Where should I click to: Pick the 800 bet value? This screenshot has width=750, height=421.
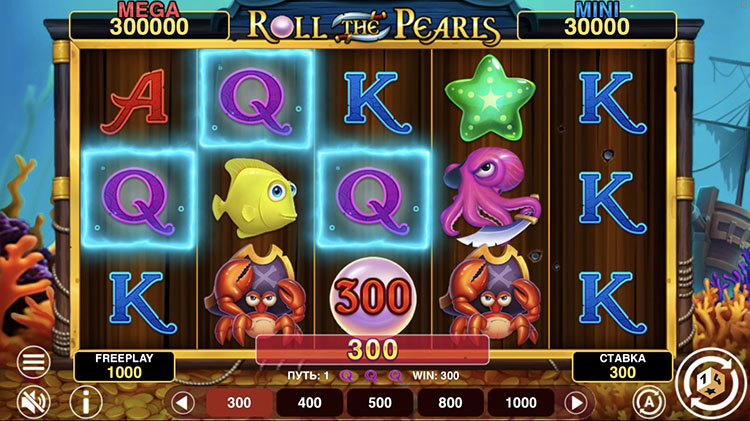point(450,403)
